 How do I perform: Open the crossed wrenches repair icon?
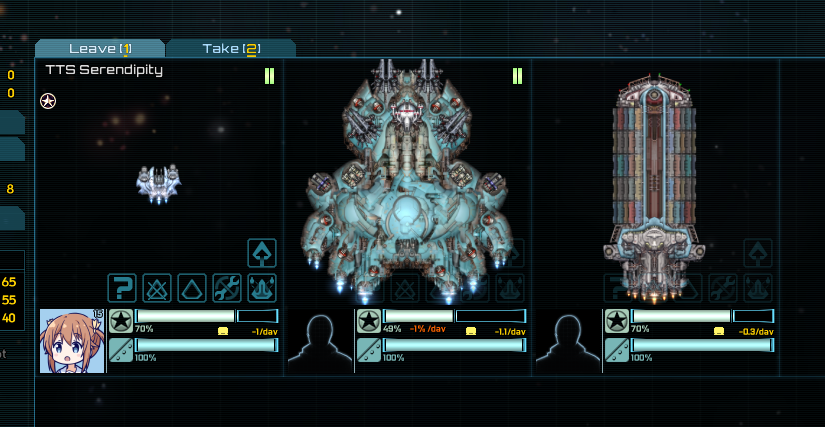click(x=227, y=289)
